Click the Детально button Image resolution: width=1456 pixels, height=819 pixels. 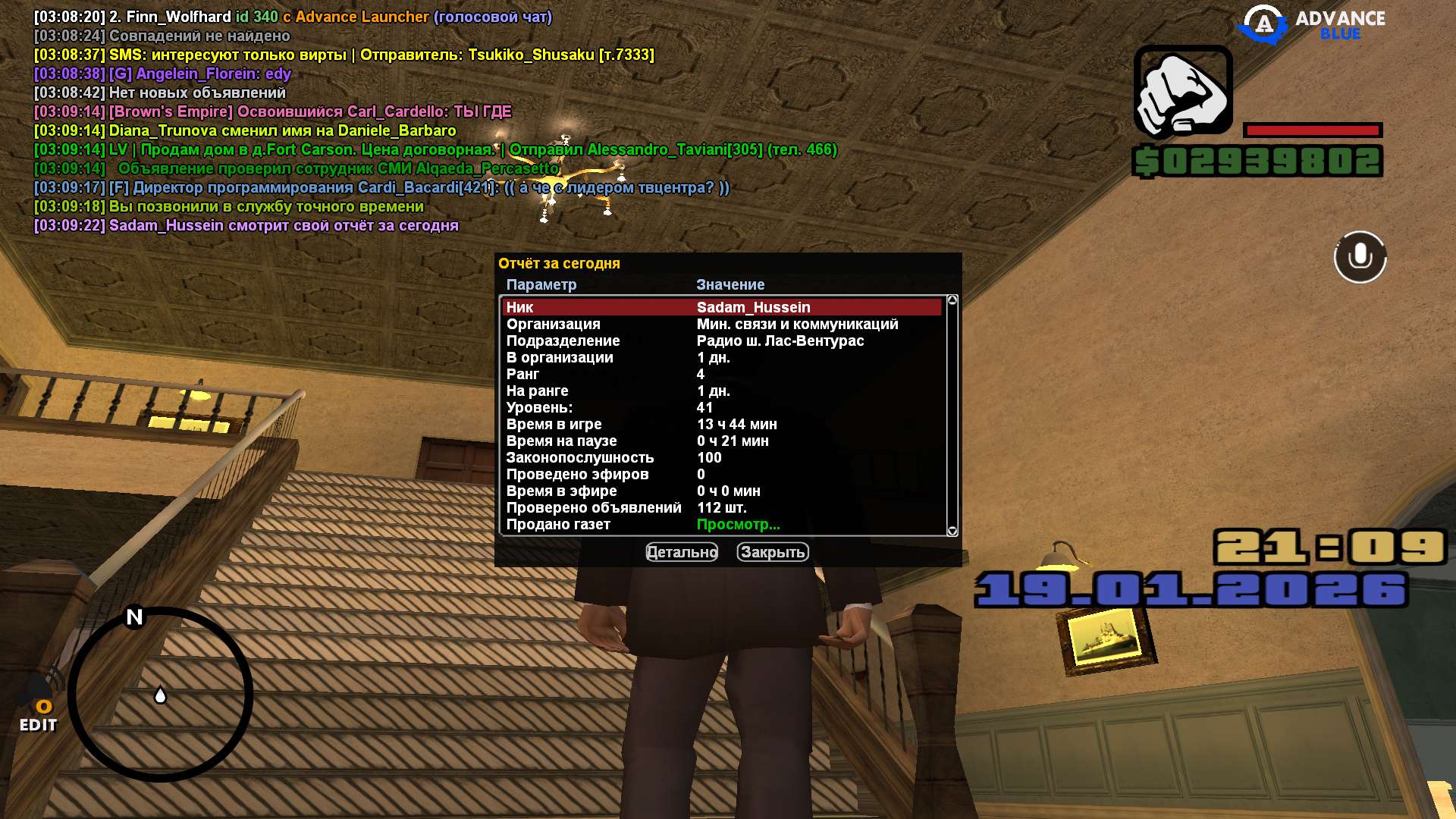click(x=681, y=552)
